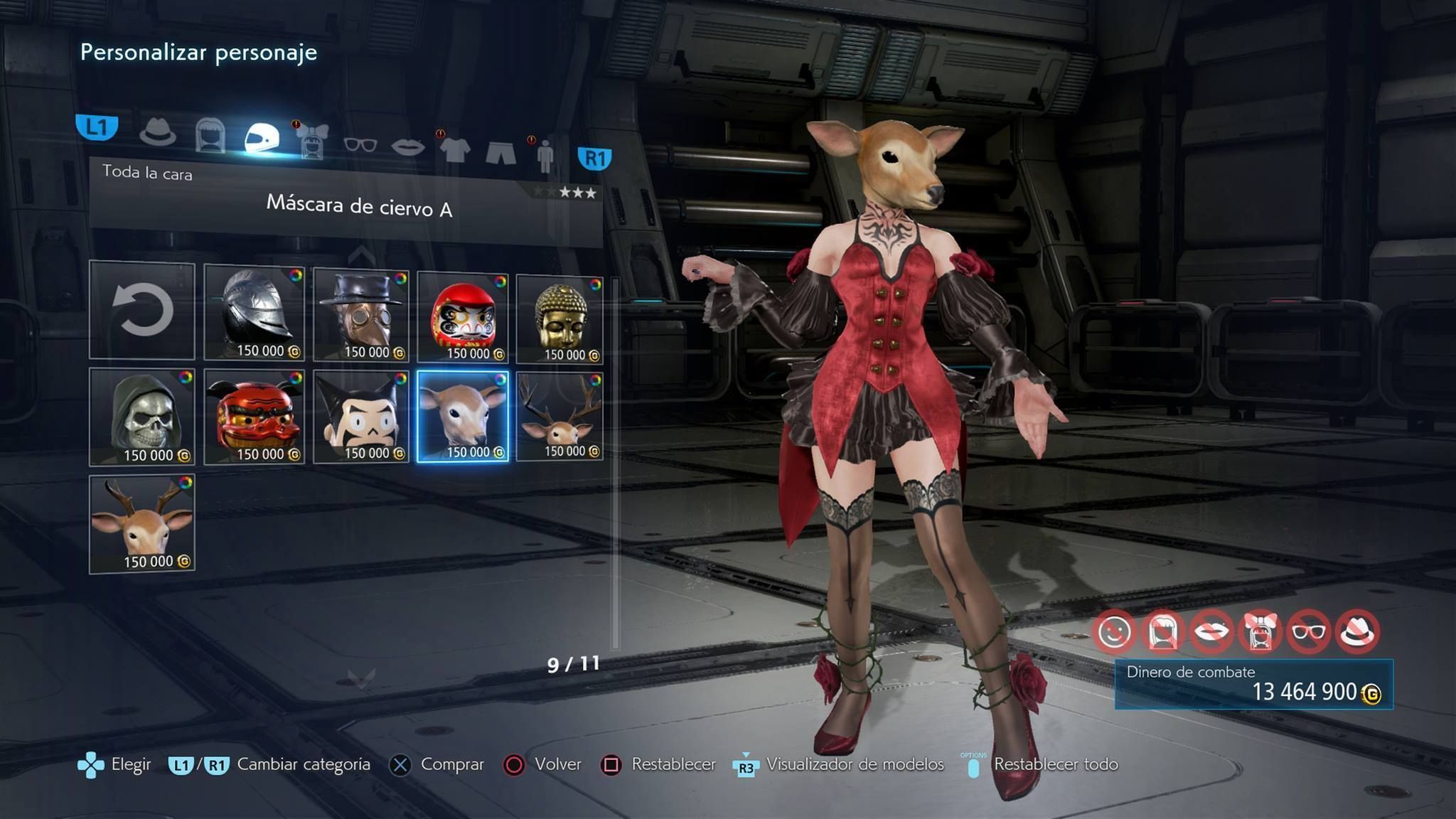Open the shorts lower body tab

click(x=500, y=152)
